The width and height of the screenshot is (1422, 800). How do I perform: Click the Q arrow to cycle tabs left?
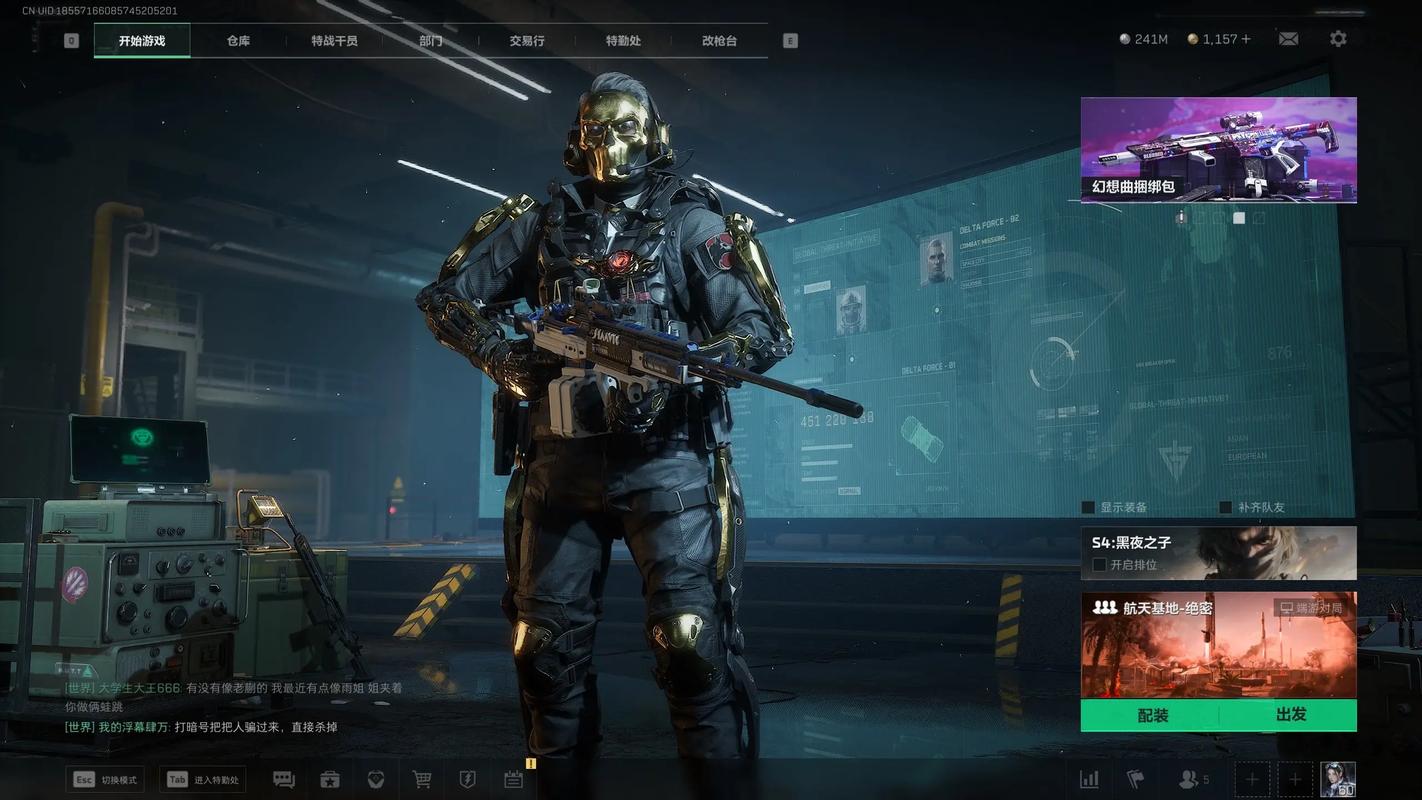coord(70,40)
